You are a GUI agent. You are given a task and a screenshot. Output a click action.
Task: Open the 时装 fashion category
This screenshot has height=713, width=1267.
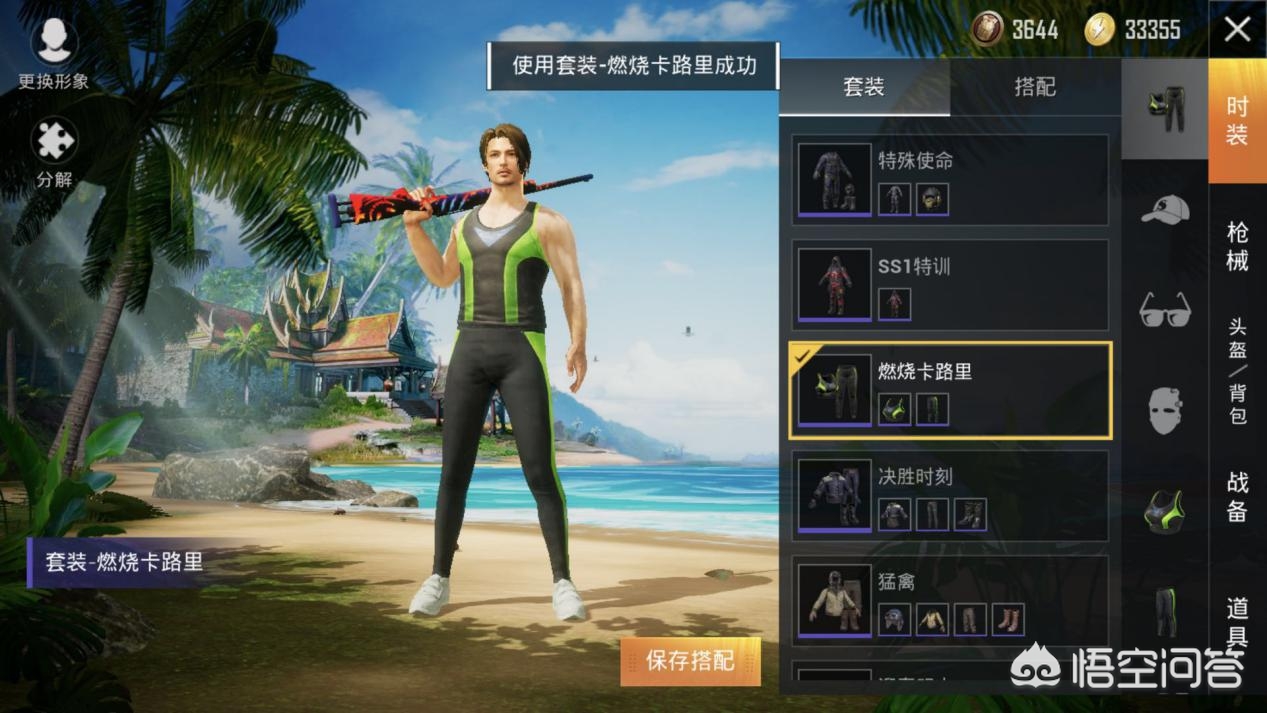point(1238,122)
